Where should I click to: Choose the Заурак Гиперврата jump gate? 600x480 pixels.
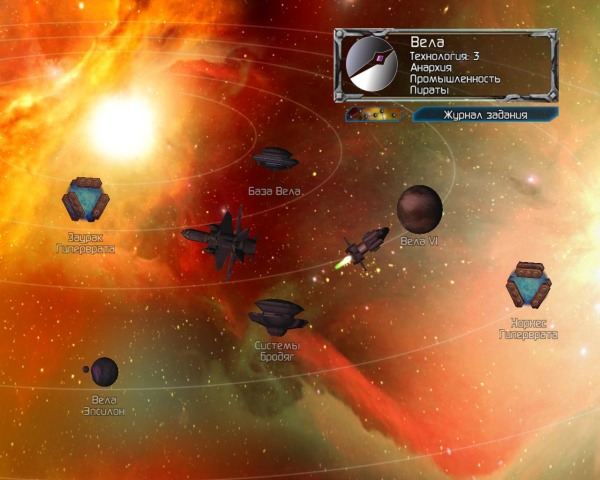[x=85, y=200]
